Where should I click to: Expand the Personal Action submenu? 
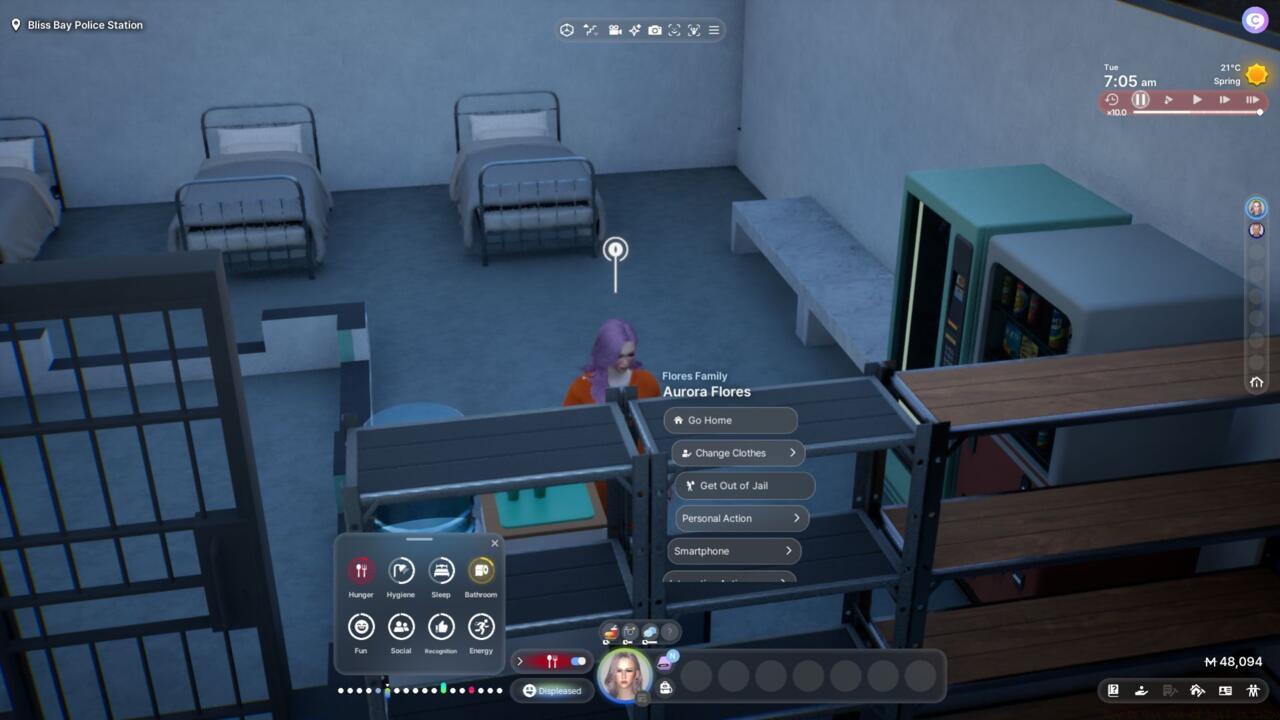click(740, 518)
